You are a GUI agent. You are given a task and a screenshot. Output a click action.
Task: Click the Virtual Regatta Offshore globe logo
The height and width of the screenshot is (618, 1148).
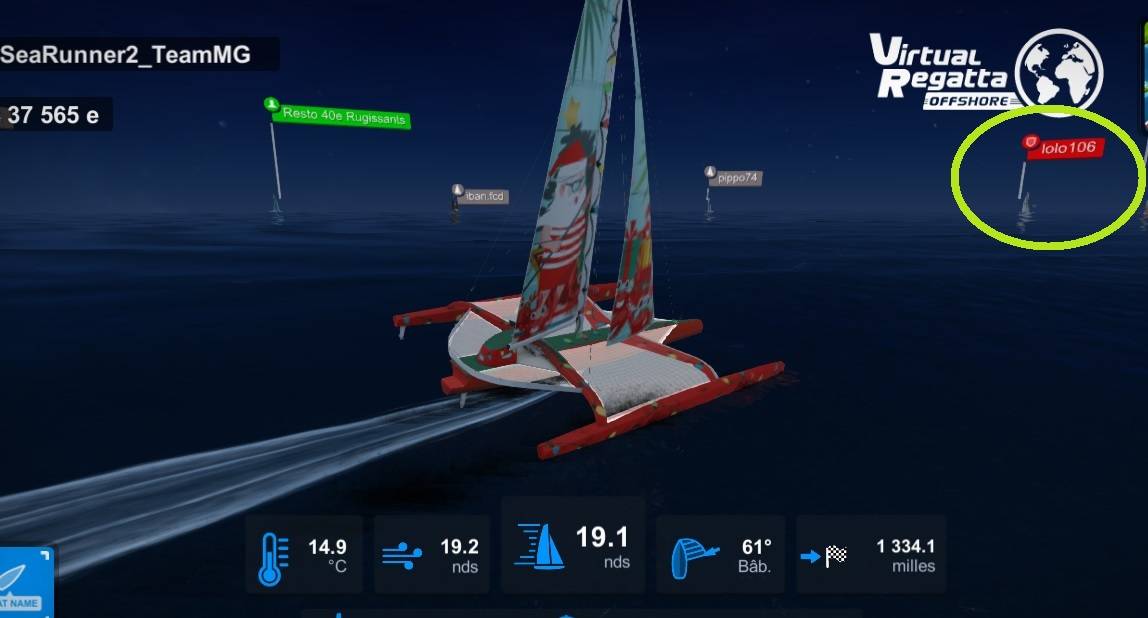(1058, 72)
